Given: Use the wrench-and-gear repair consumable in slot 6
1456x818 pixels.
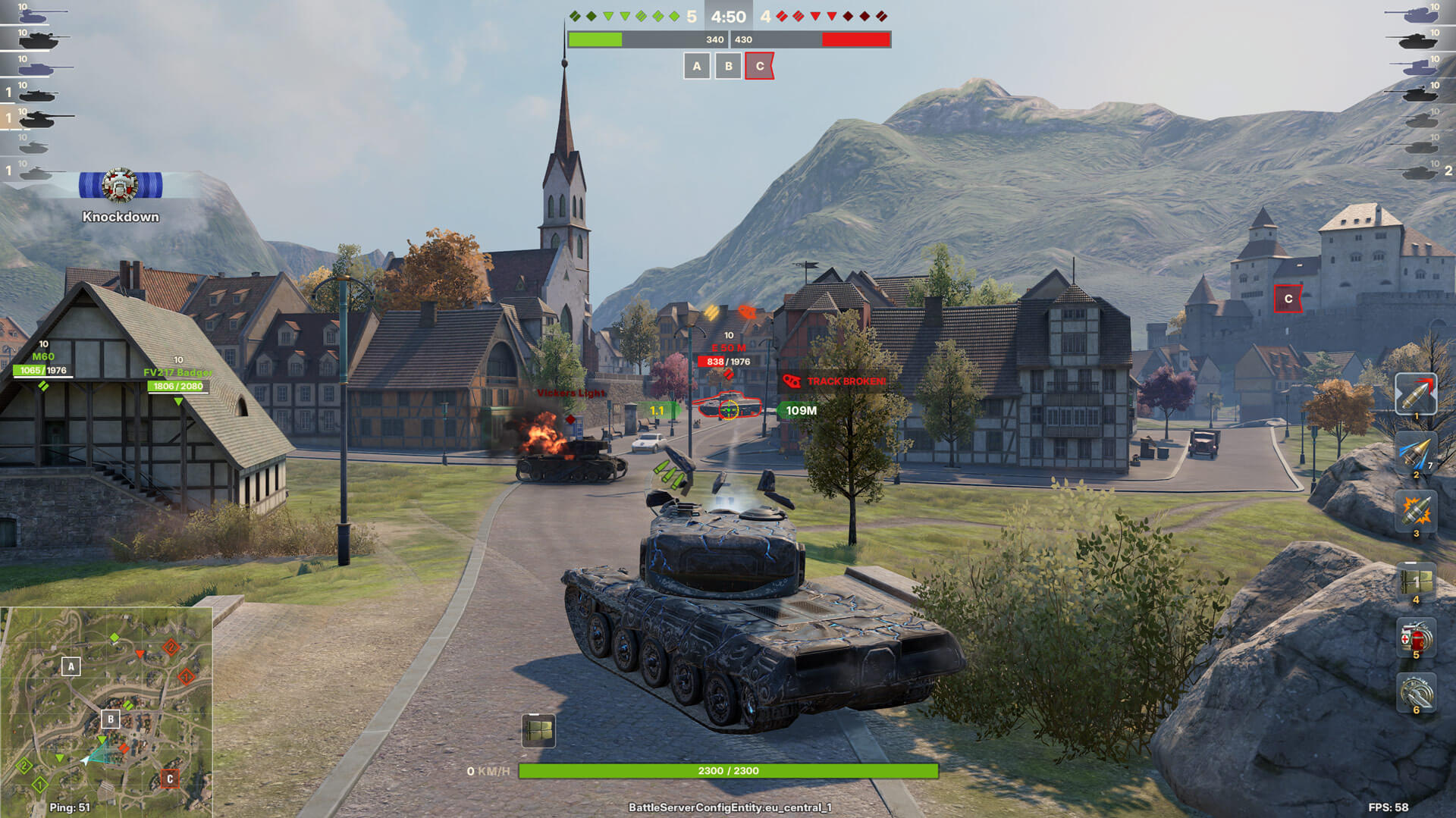Looking at the screenshot, I should pyautogui.click(x=1415, y=691).
